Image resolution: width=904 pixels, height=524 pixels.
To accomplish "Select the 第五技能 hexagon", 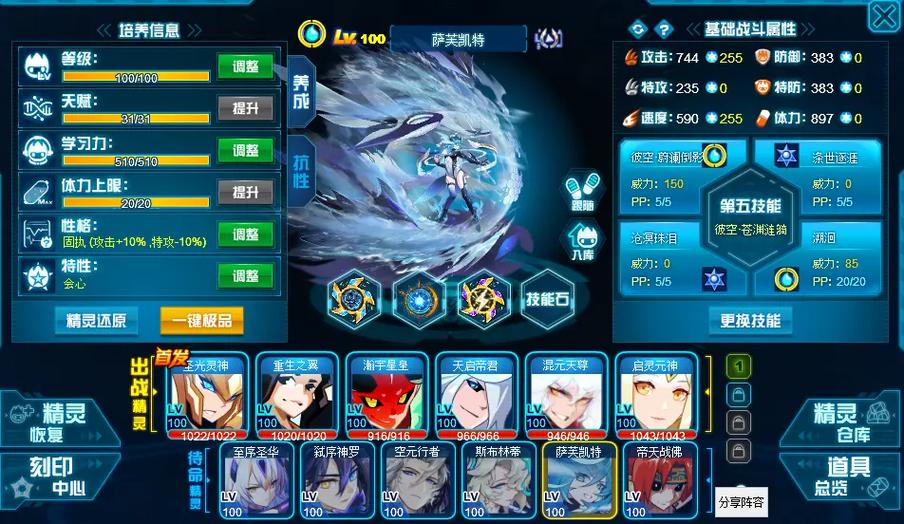I will [749, 214].
